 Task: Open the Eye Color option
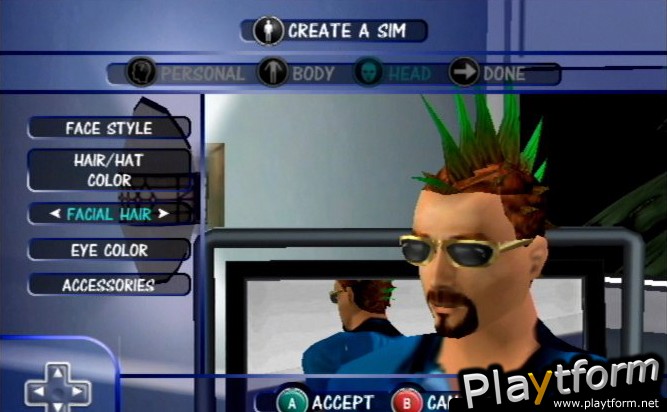point(109,250)
